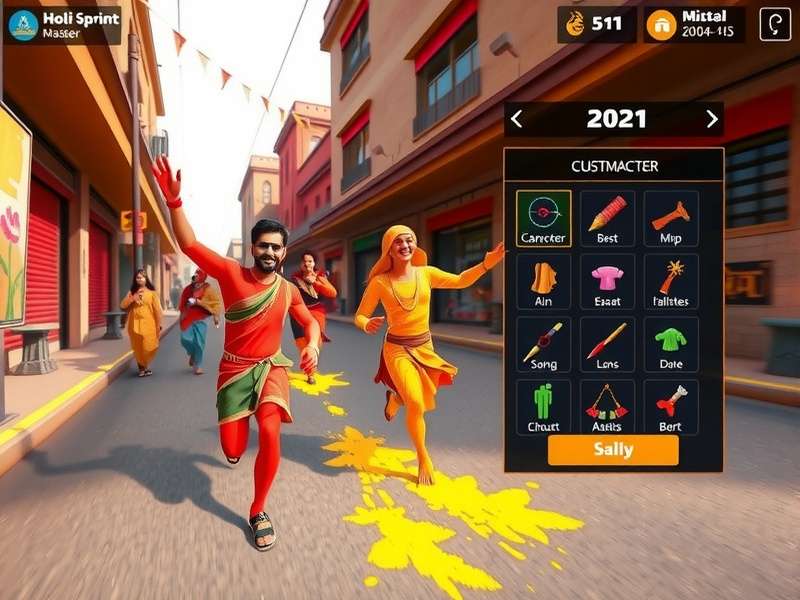Screen dimensions: 800x600
Task: Go to the previous year with left arrow
Action: pos(516,119)
